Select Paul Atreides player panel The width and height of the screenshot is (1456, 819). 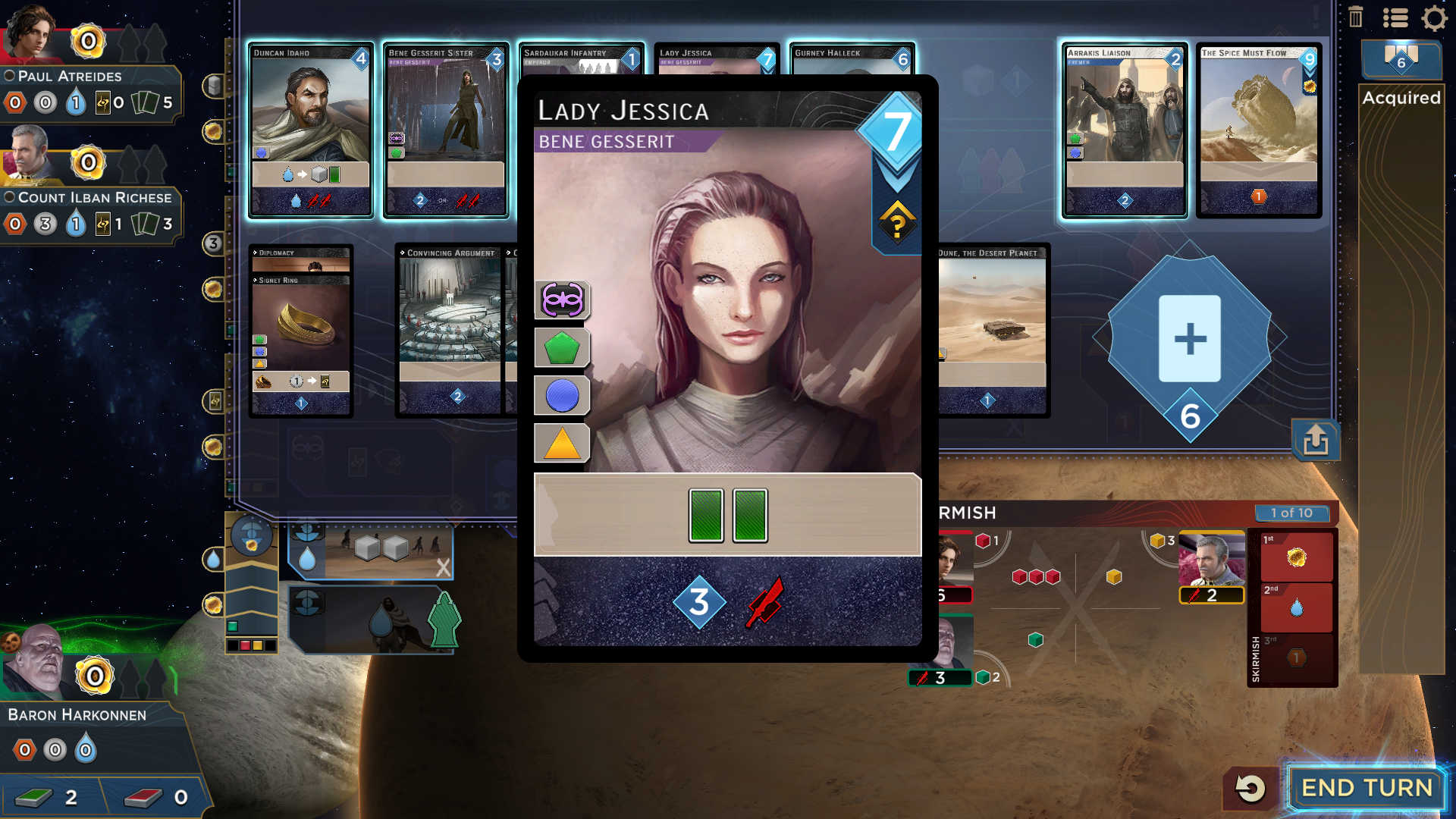[91, 76]
